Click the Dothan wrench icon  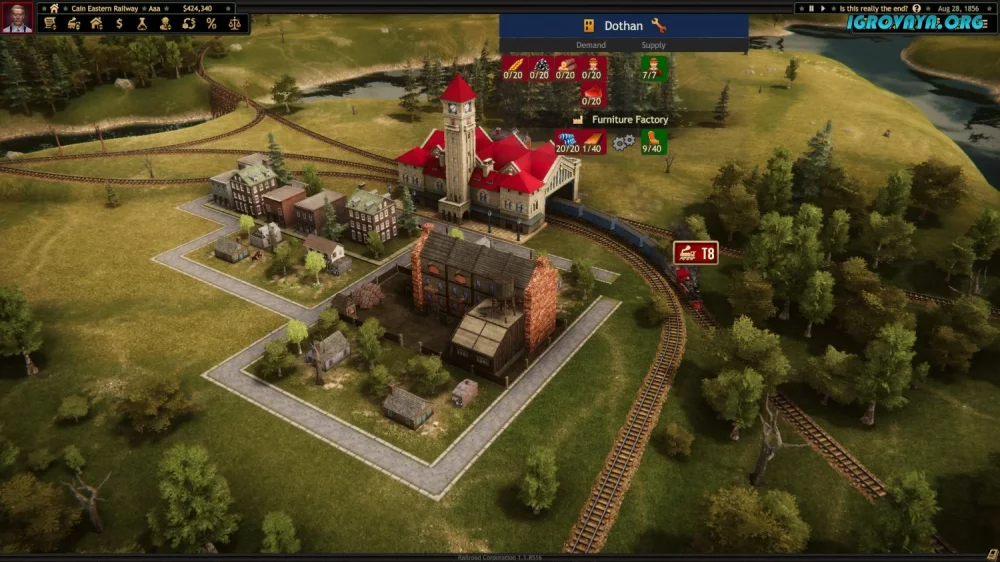click(658, 25)
